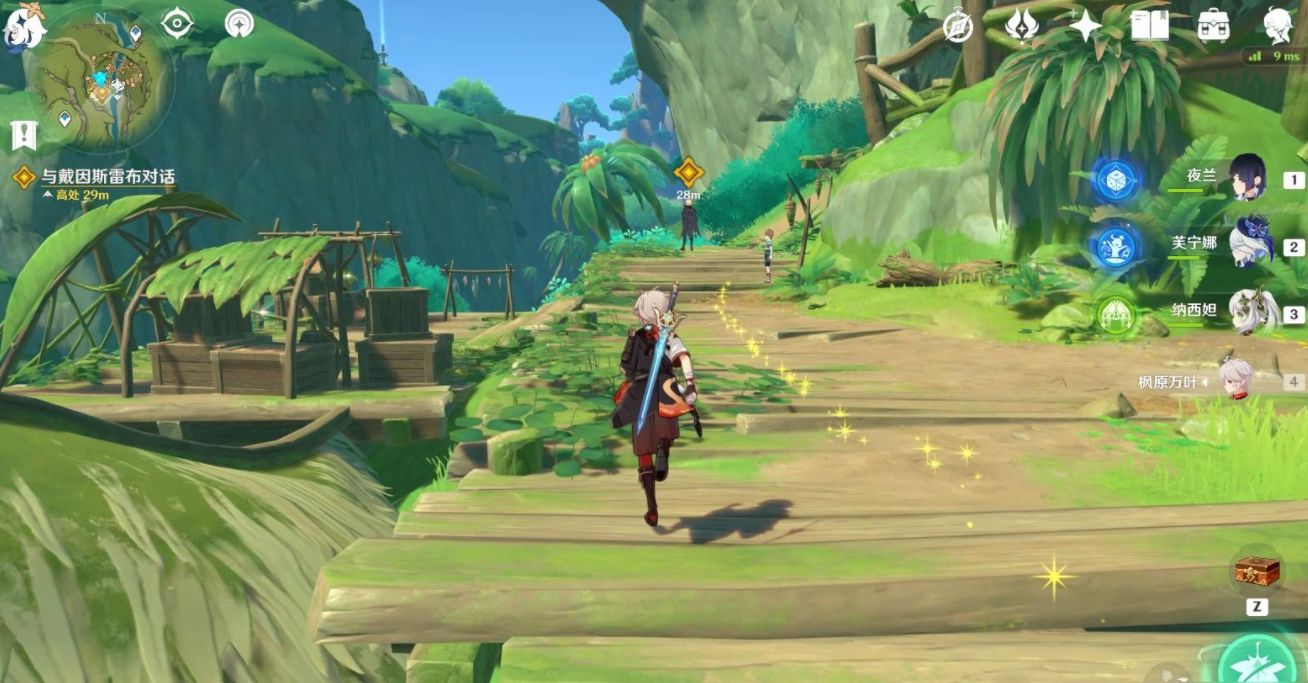Use the treasure chest gadget icon
This screenshot has height=683, width=1308.
tap(1256, 572)
